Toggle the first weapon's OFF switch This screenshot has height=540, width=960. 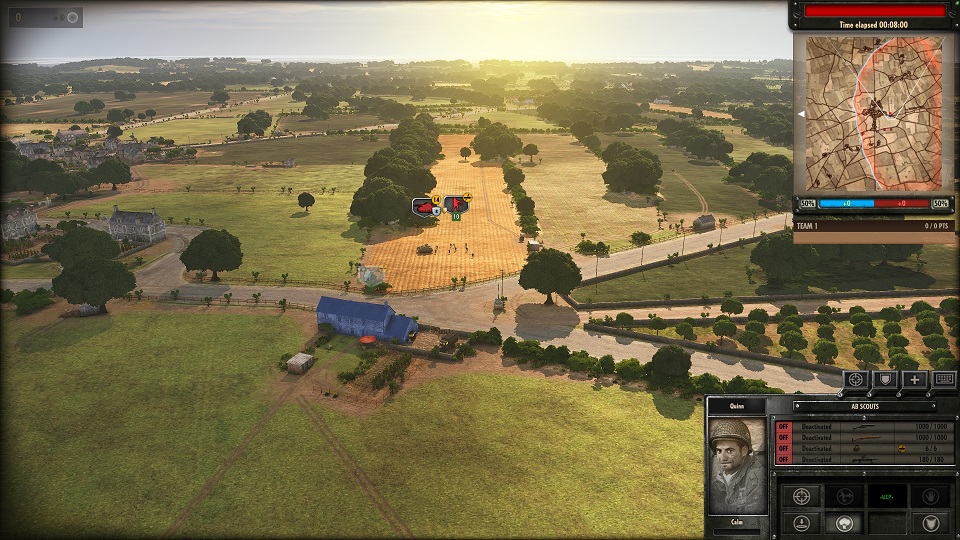click(x=784, y=426)
